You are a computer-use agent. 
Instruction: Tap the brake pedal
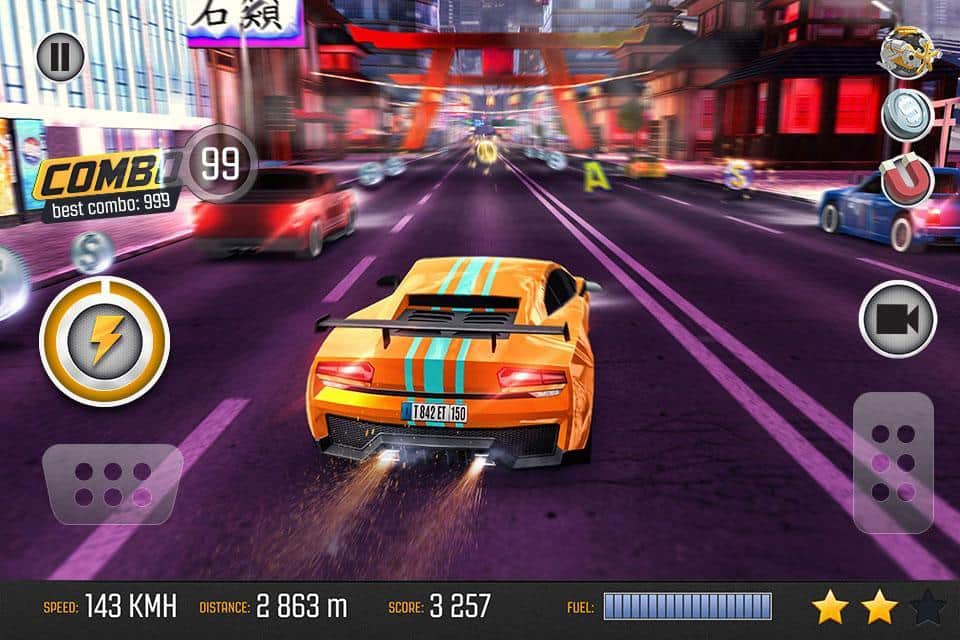coord(112,485)
